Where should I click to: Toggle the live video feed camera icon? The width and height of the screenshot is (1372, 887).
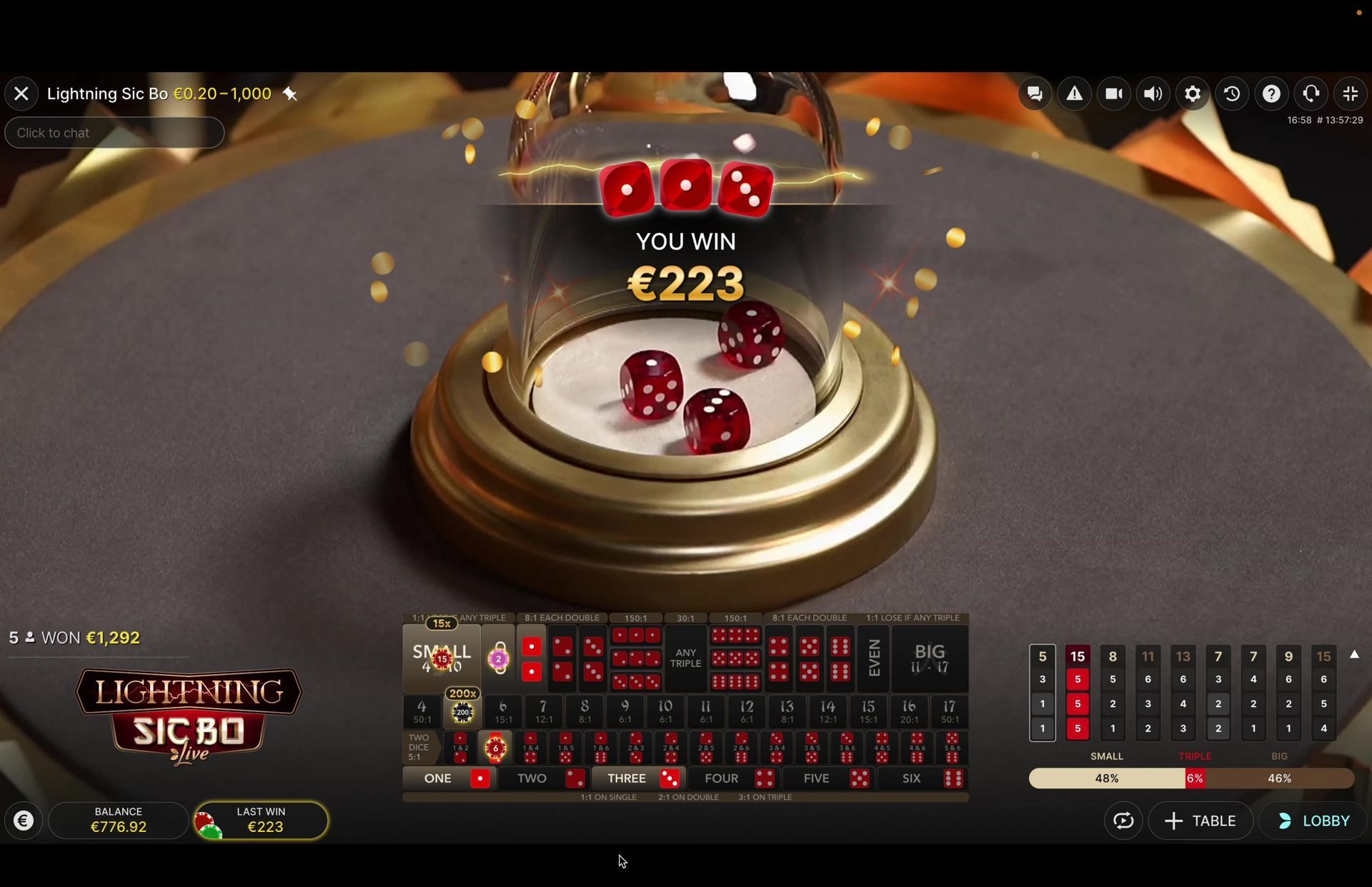1114,93
